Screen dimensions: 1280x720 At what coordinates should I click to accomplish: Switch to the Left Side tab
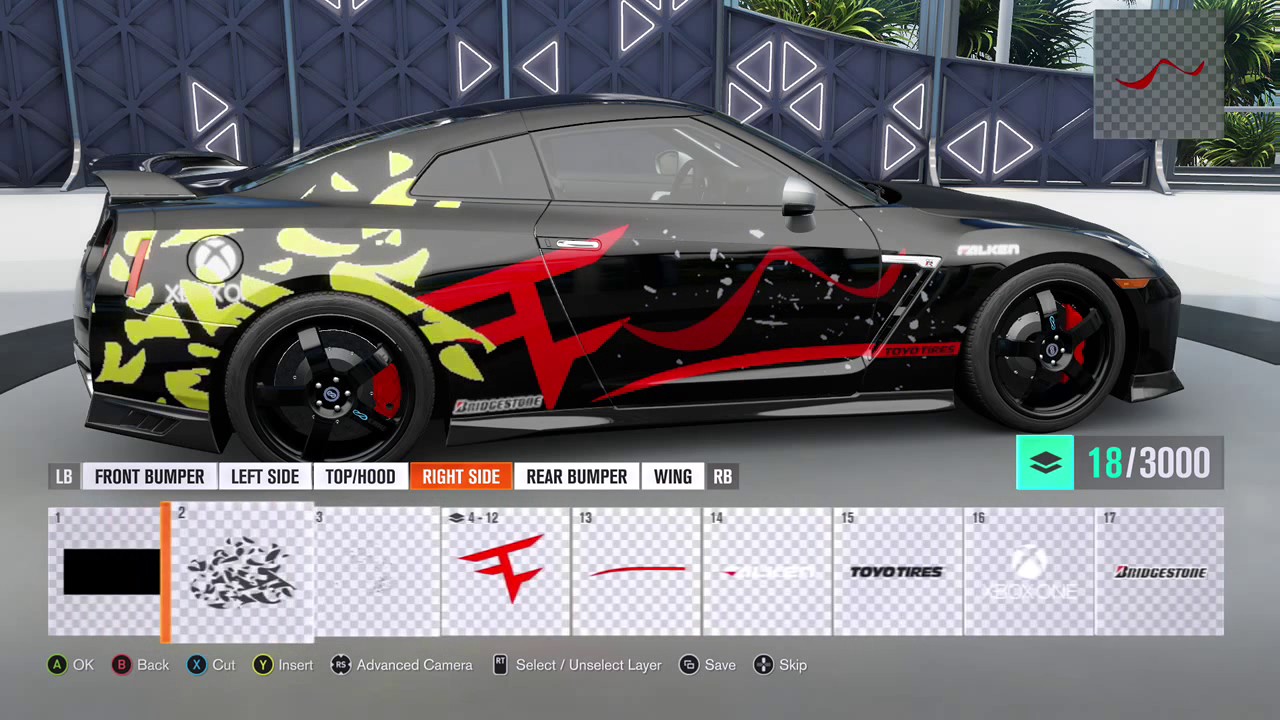[x=264, y=476]
